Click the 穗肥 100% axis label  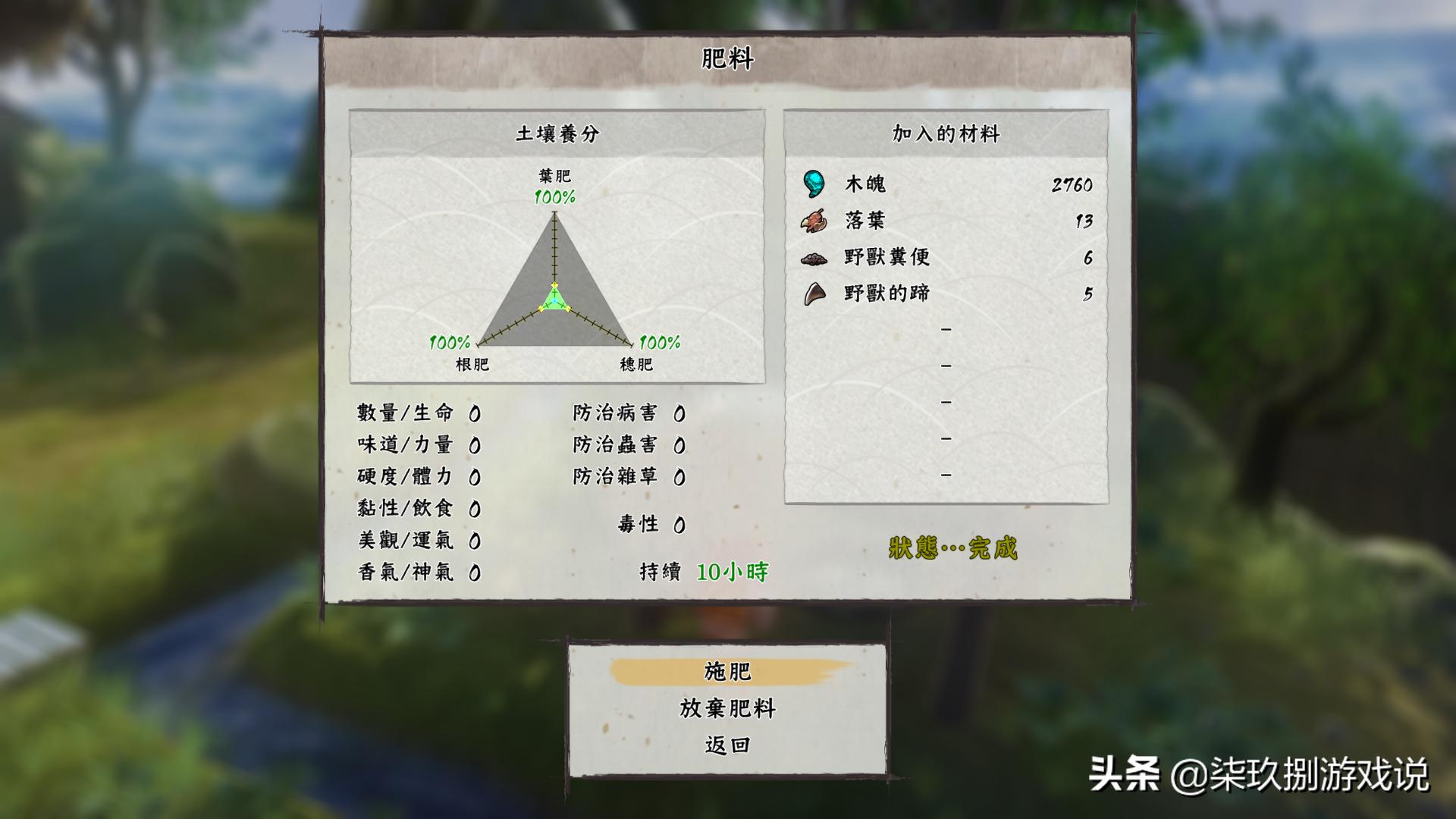tap(658, 343)
